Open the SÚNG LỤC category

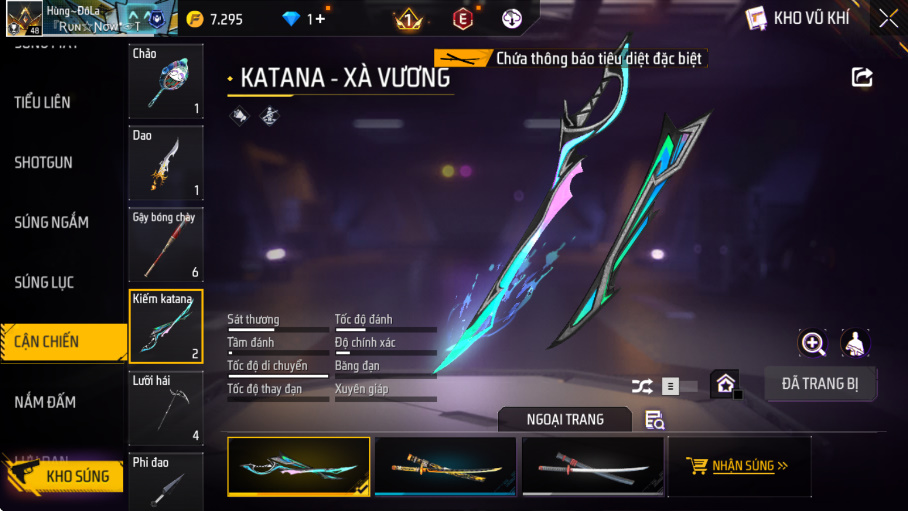point(45,282)
